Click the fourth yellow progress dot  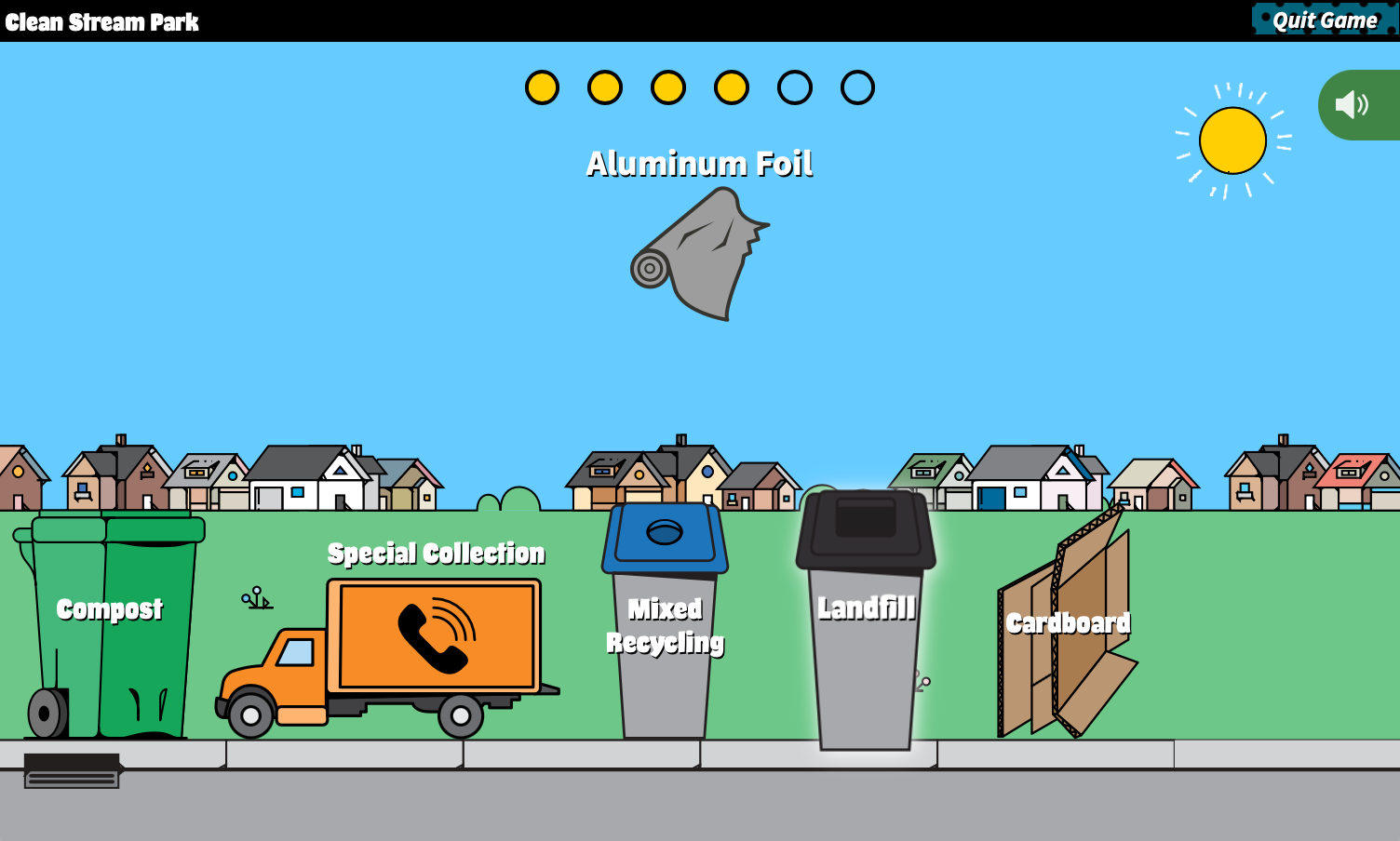(732, 87)
